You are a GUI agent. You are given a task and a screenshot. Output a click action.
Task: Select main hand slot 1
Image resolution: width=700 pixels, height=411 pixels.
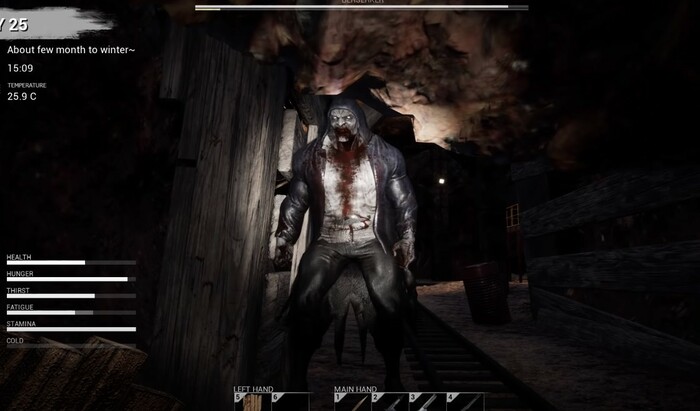(x=352, y=402)
